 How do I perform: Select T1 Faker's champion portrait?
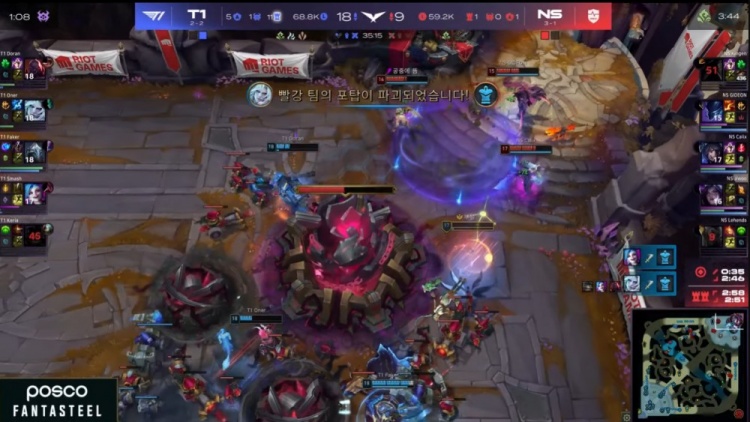(33, 152)
